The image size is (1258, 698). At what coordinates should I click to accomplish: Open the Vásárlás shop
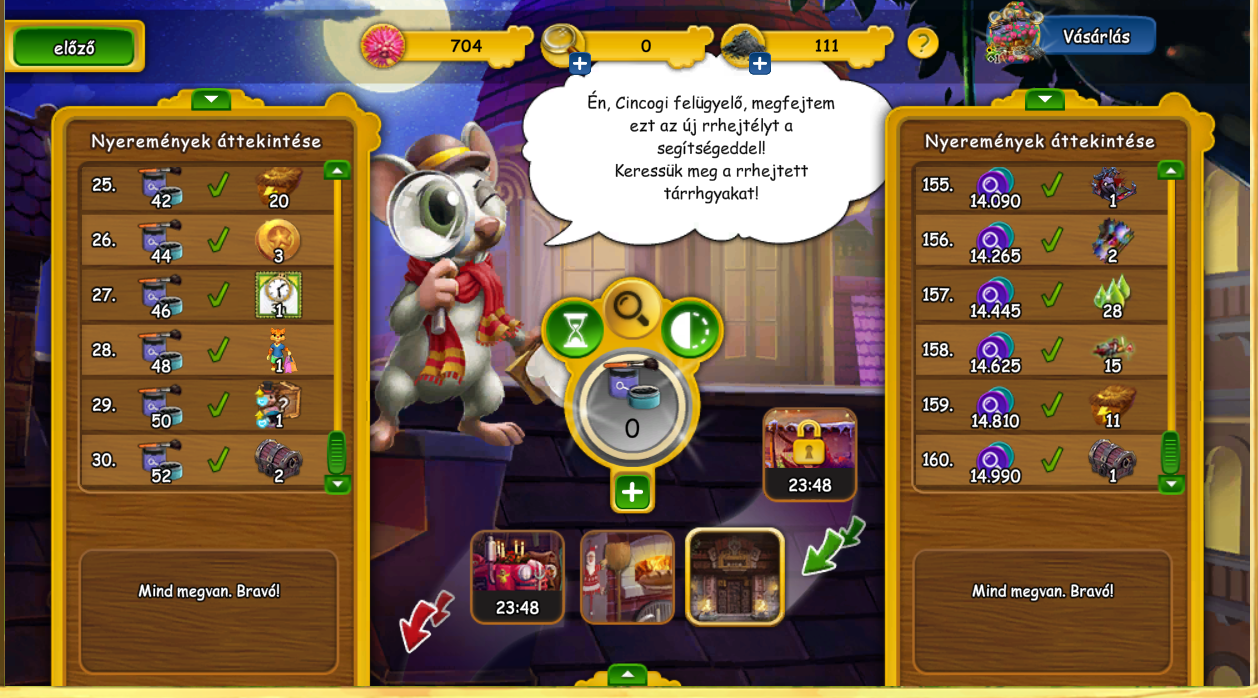[x=1096, y=37]
